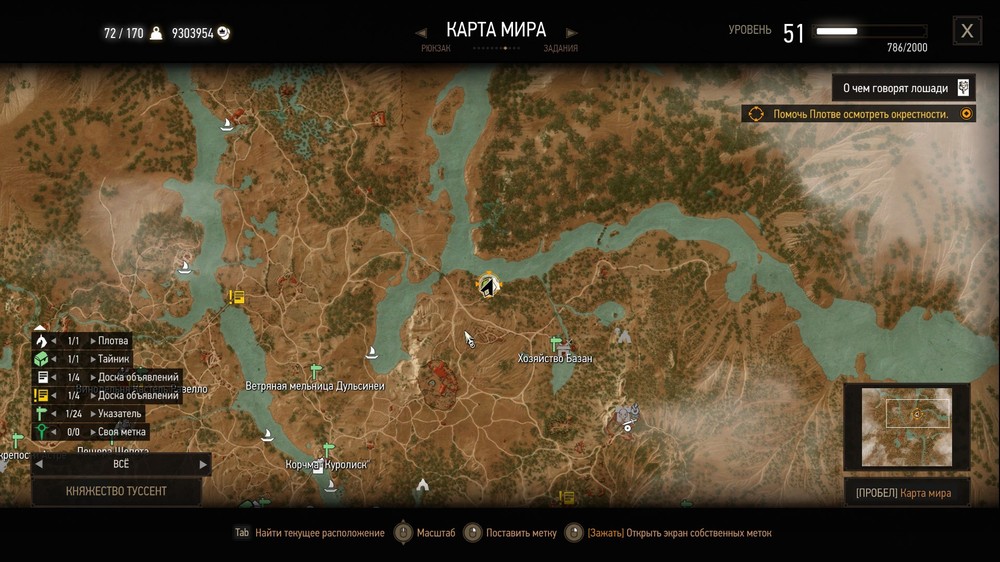Select the Своя метка legend entry

pyautogui.click(x=122, y=431)
